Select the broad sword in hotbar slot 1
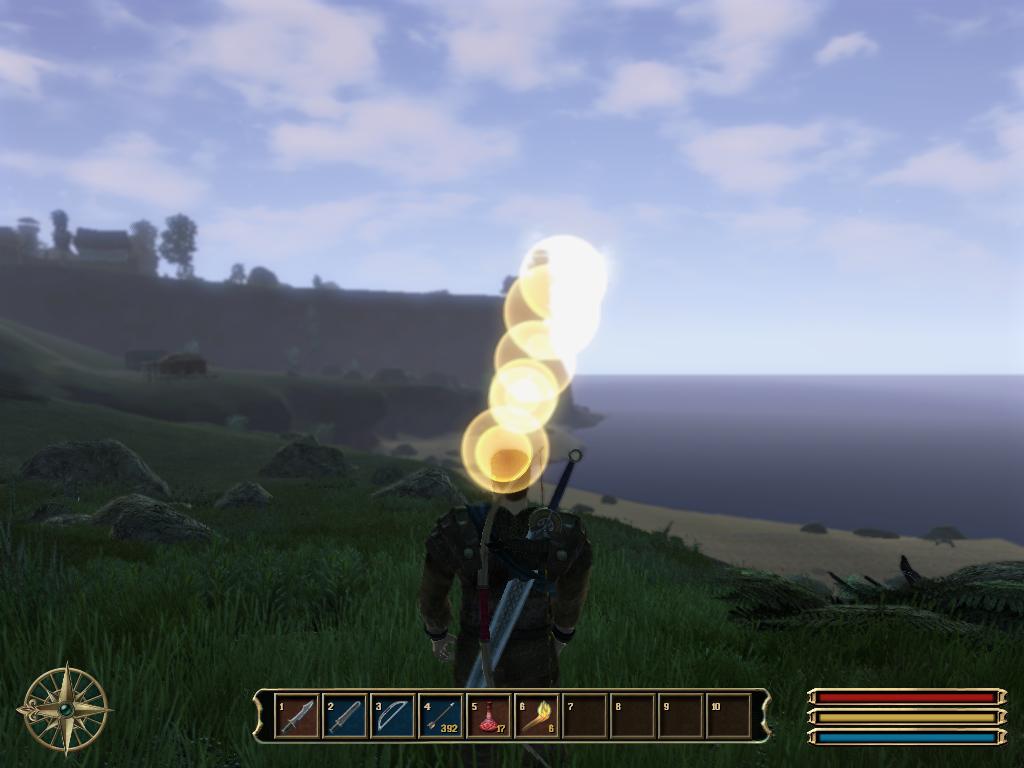This screenshot has width=1024, height=768. click(x=297, y=716)
